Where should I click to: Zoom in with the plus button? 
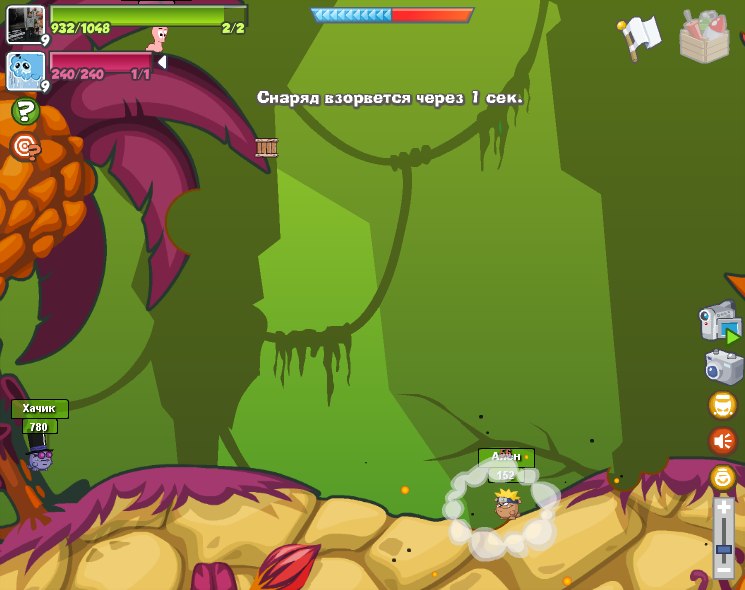click(724, 508)
